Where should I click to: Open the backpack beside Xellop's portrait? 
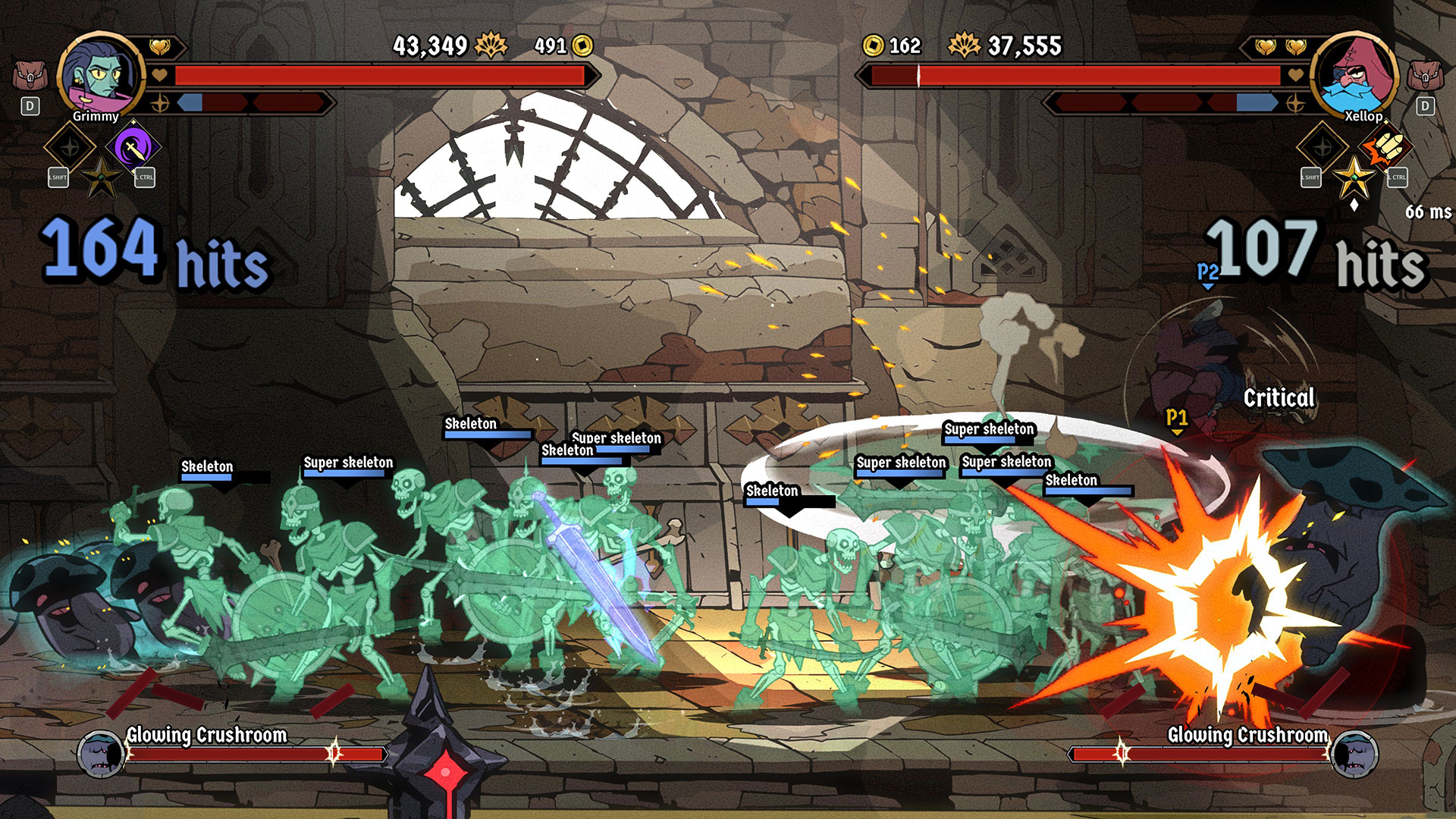coord(1425,76)
